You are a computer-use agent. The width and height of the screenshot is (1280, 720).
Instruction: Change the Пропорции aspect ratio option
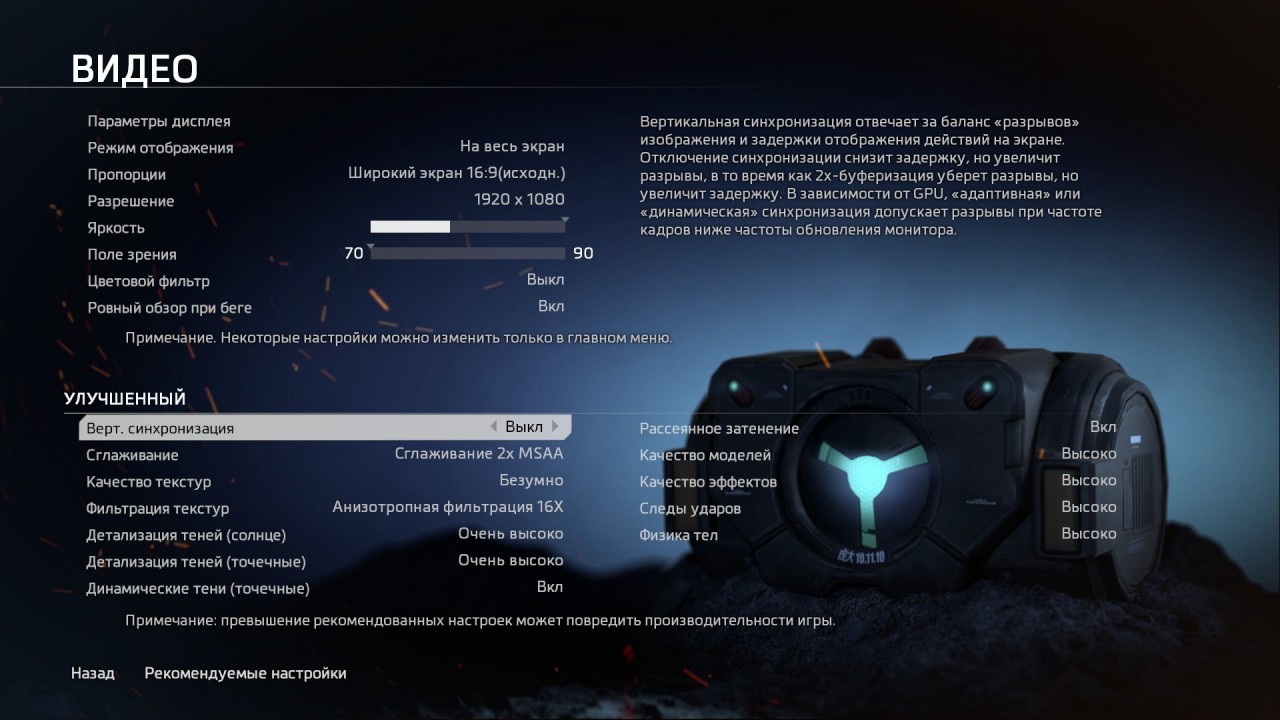point(455,173)
